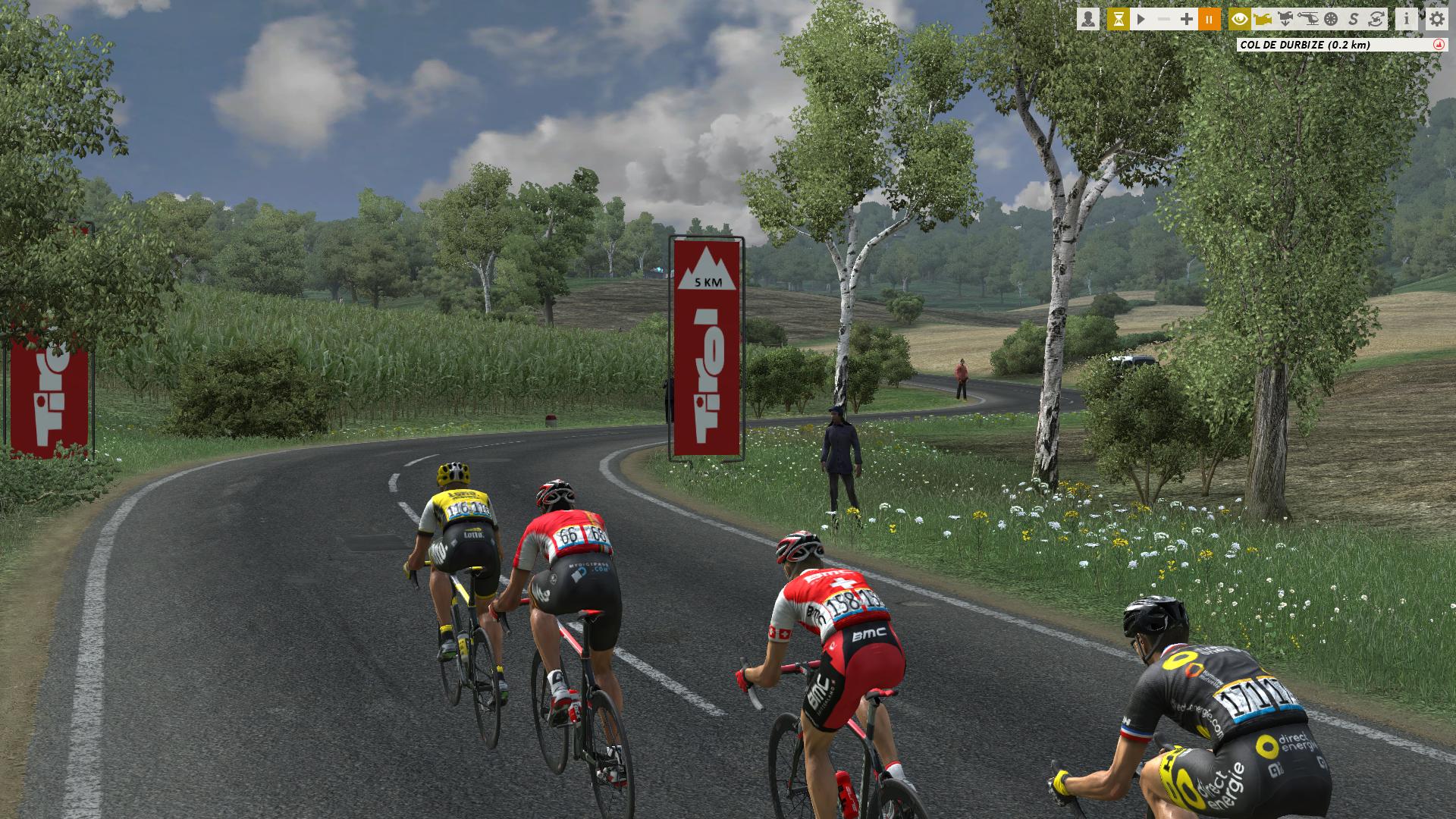
Task: Open the rider profile silhouette button
Action: [1087, 19]
